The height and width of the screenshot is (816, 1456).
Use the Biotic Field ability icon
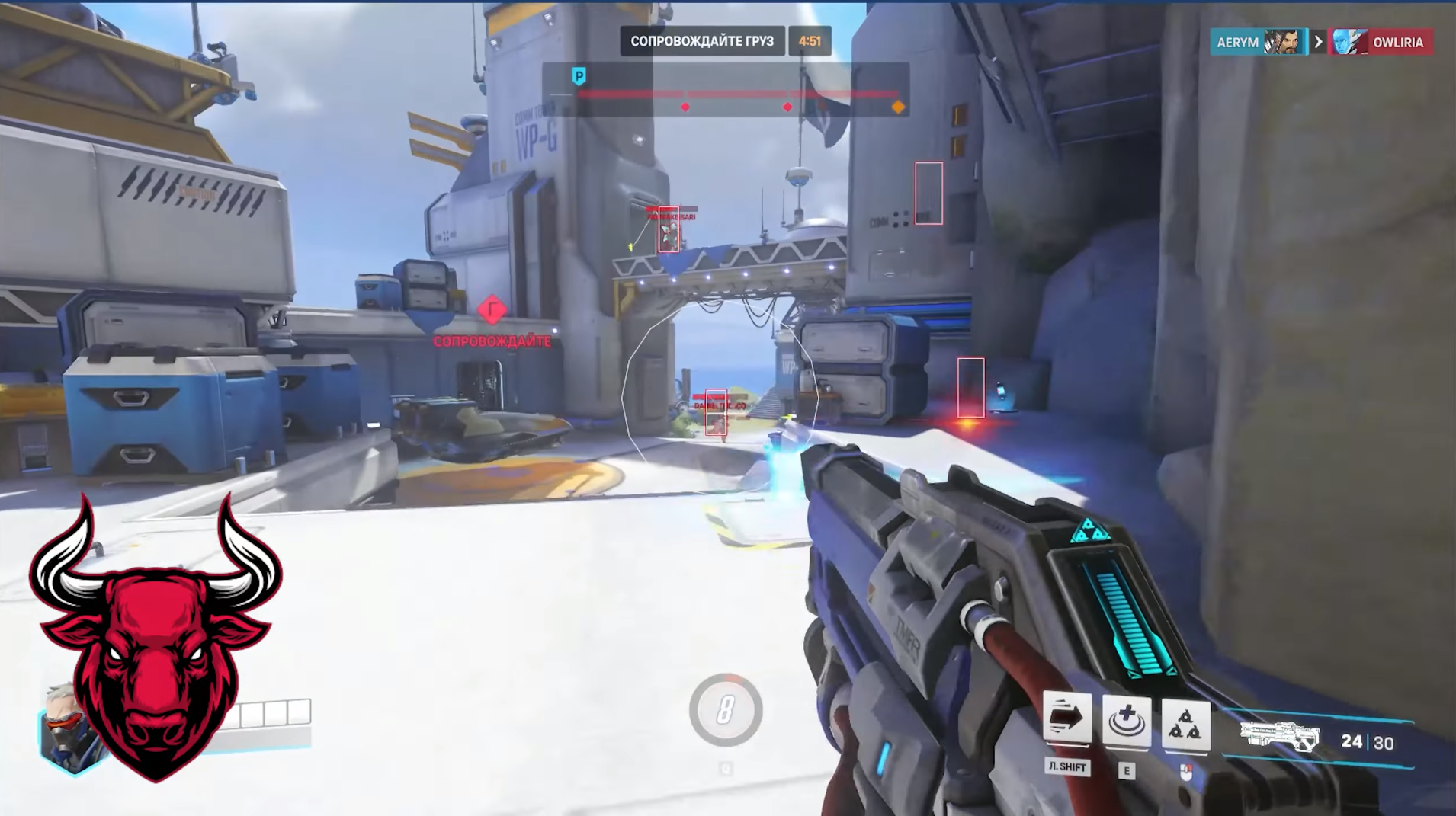pyautogui.click(x=1126, y=720)
